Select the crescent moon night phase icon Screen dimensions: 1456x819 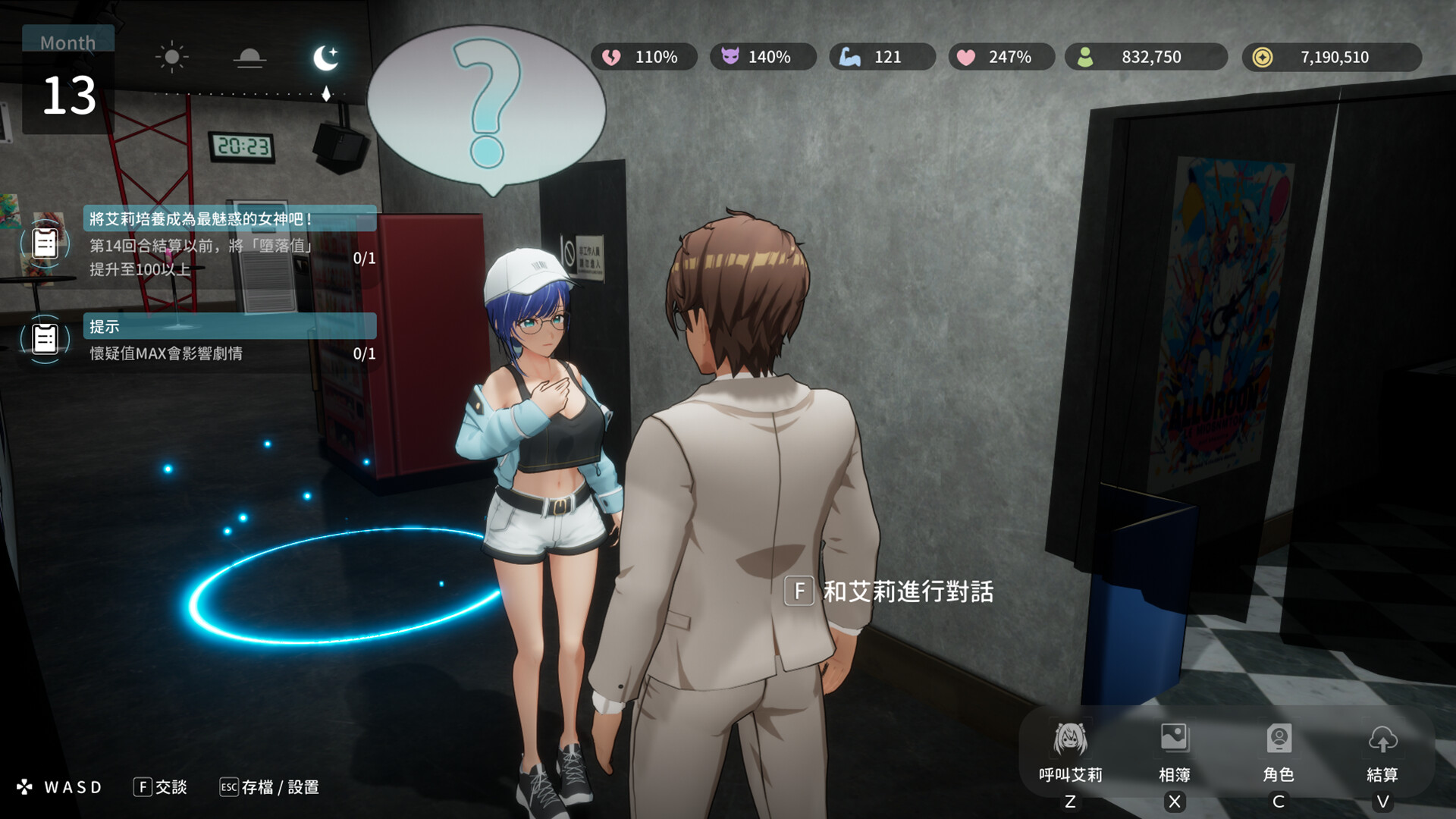pyautogui.click(x=326, y=58)
